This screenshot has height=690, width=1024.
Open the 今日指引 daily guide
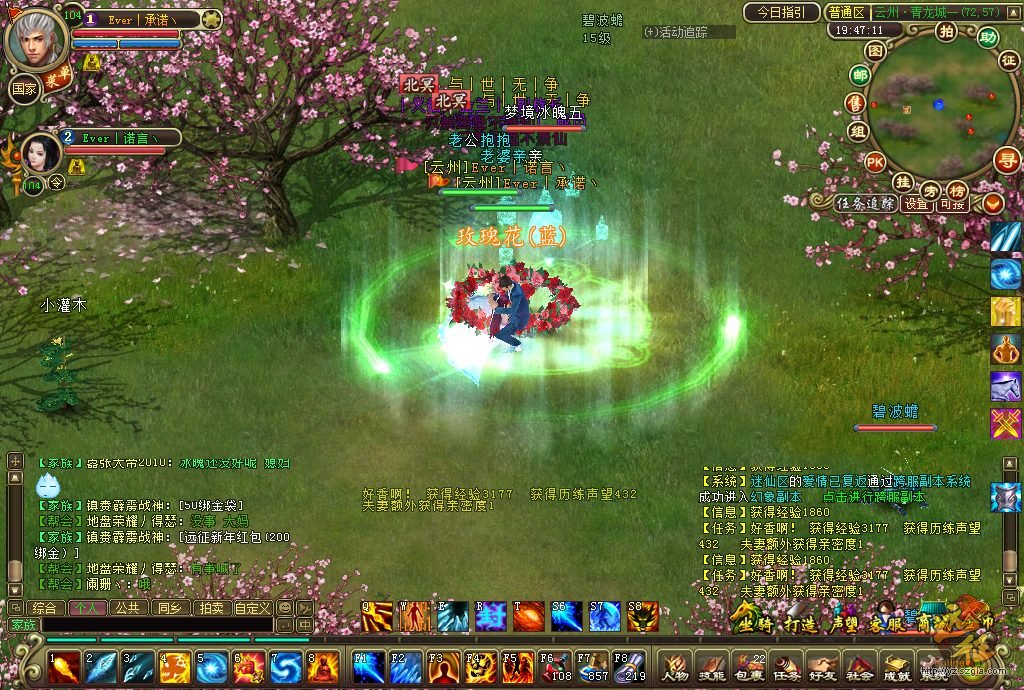pos(781,13)
